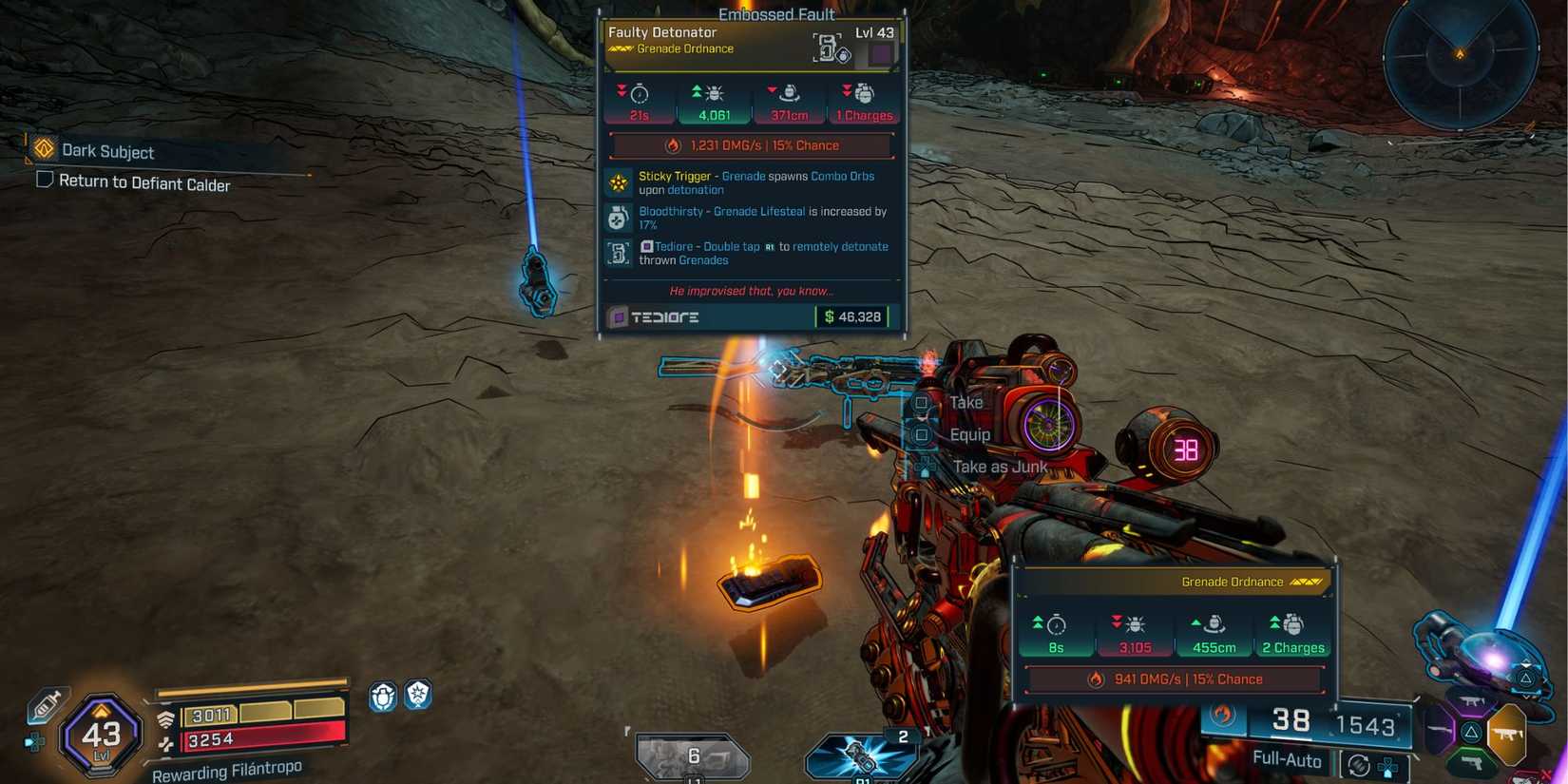Click the Bloodthirsty lifesteal flask icon
Viewport: 1568px width, 784px height.
point(619,218)
